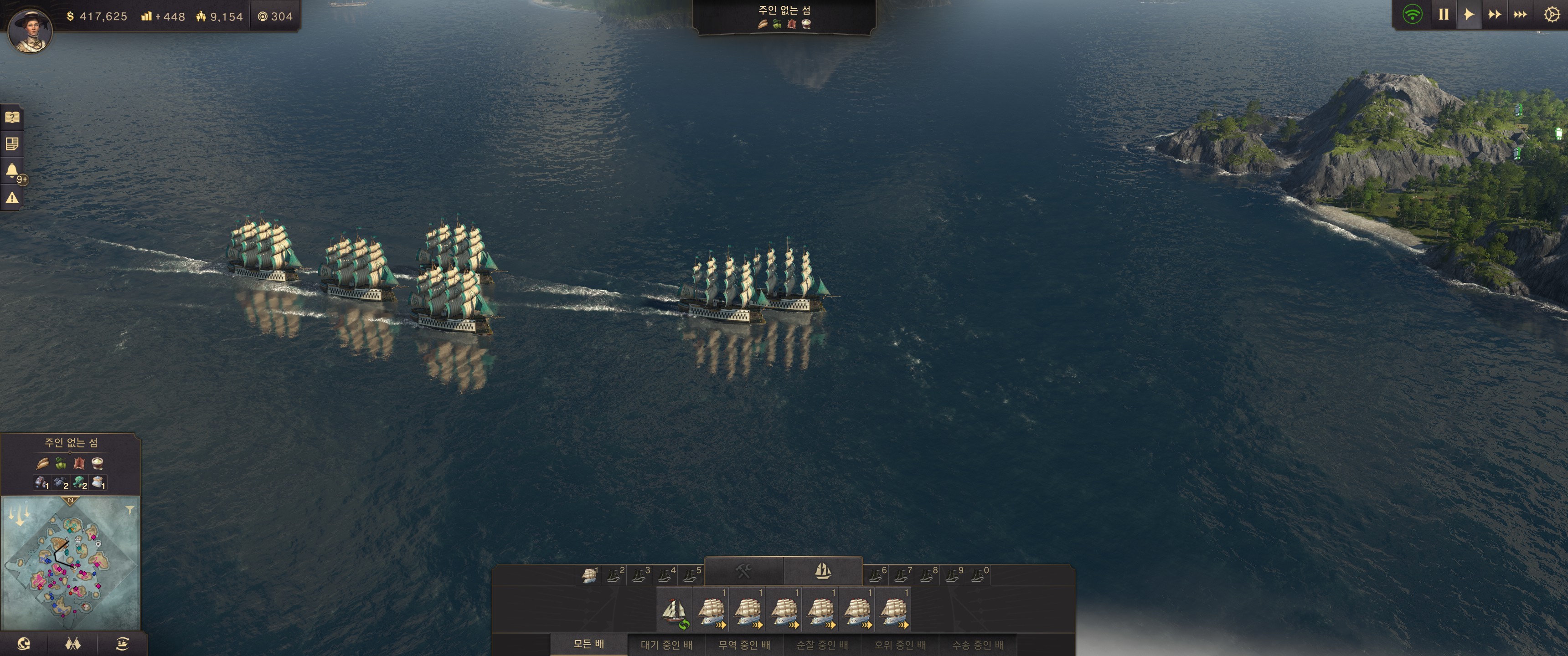Open the newspaper panel icon
1568x656 pixels.
pyautogui.click(x=12, y=144)
